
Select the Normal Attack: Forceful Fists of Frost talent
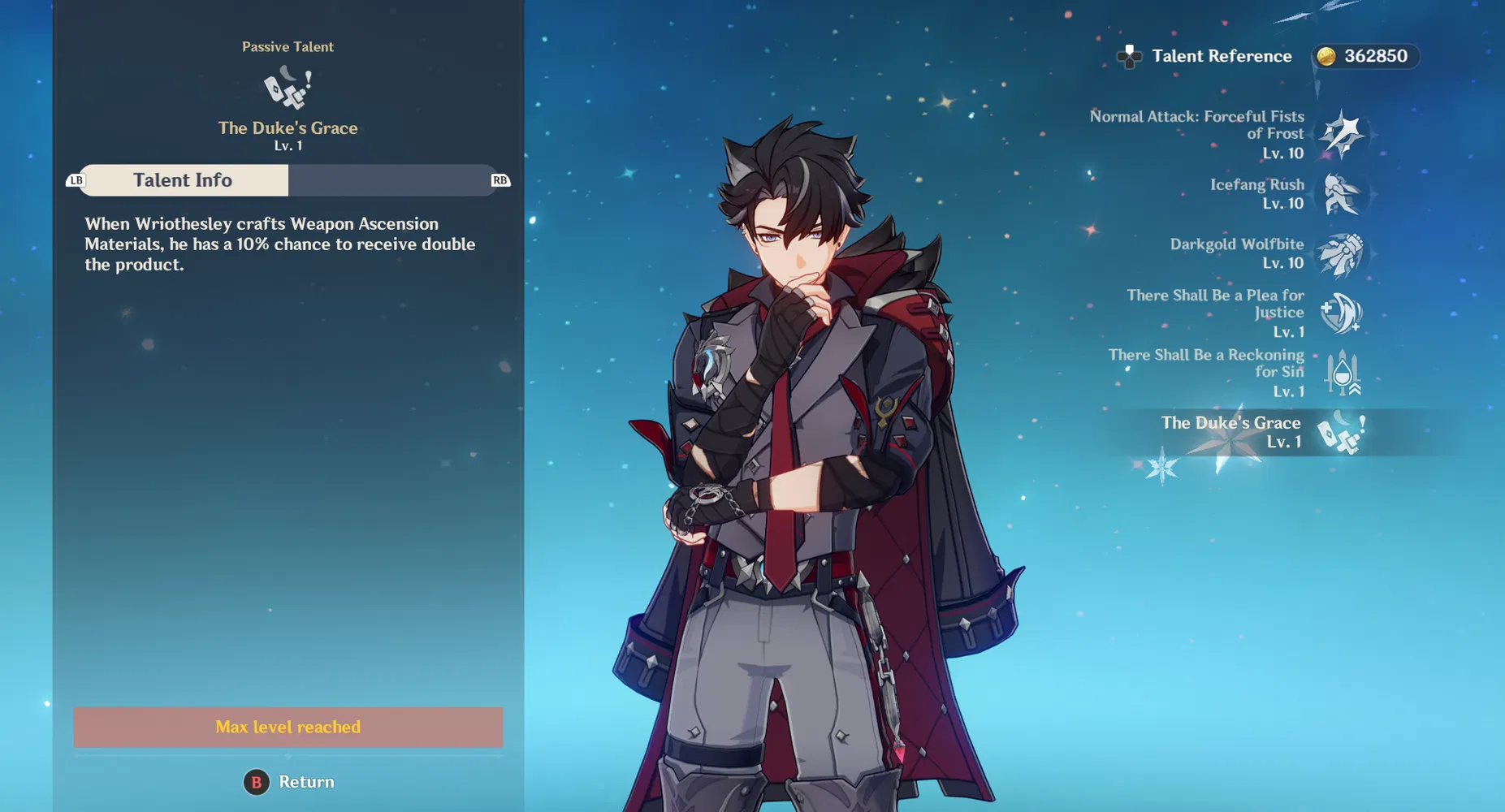[x=1341, y=134]
